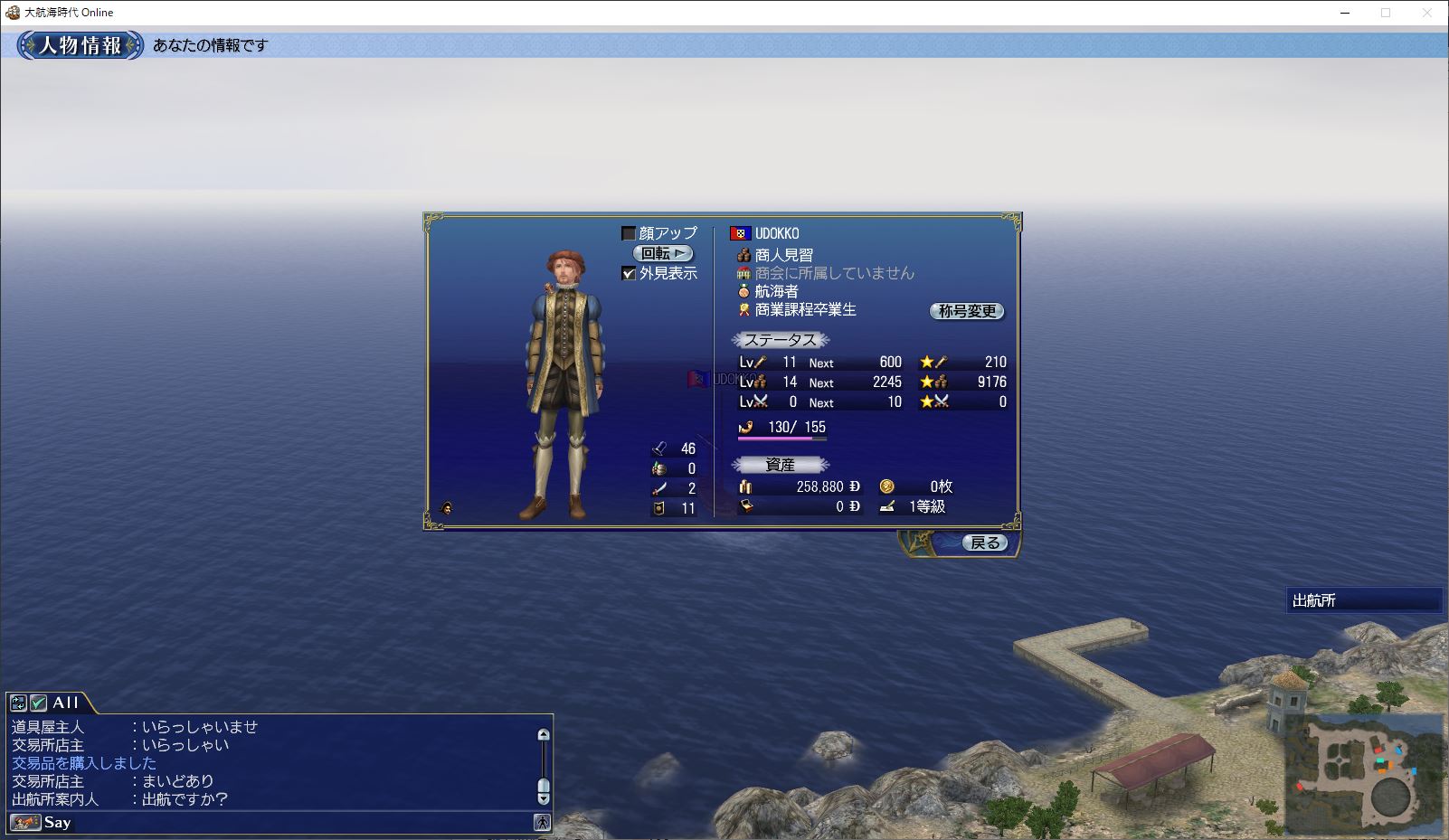The height and width of the screenshot is (840, 1449).
Task: Toggle the 外見表示 appearance checkbox
Action: [629, 273]
